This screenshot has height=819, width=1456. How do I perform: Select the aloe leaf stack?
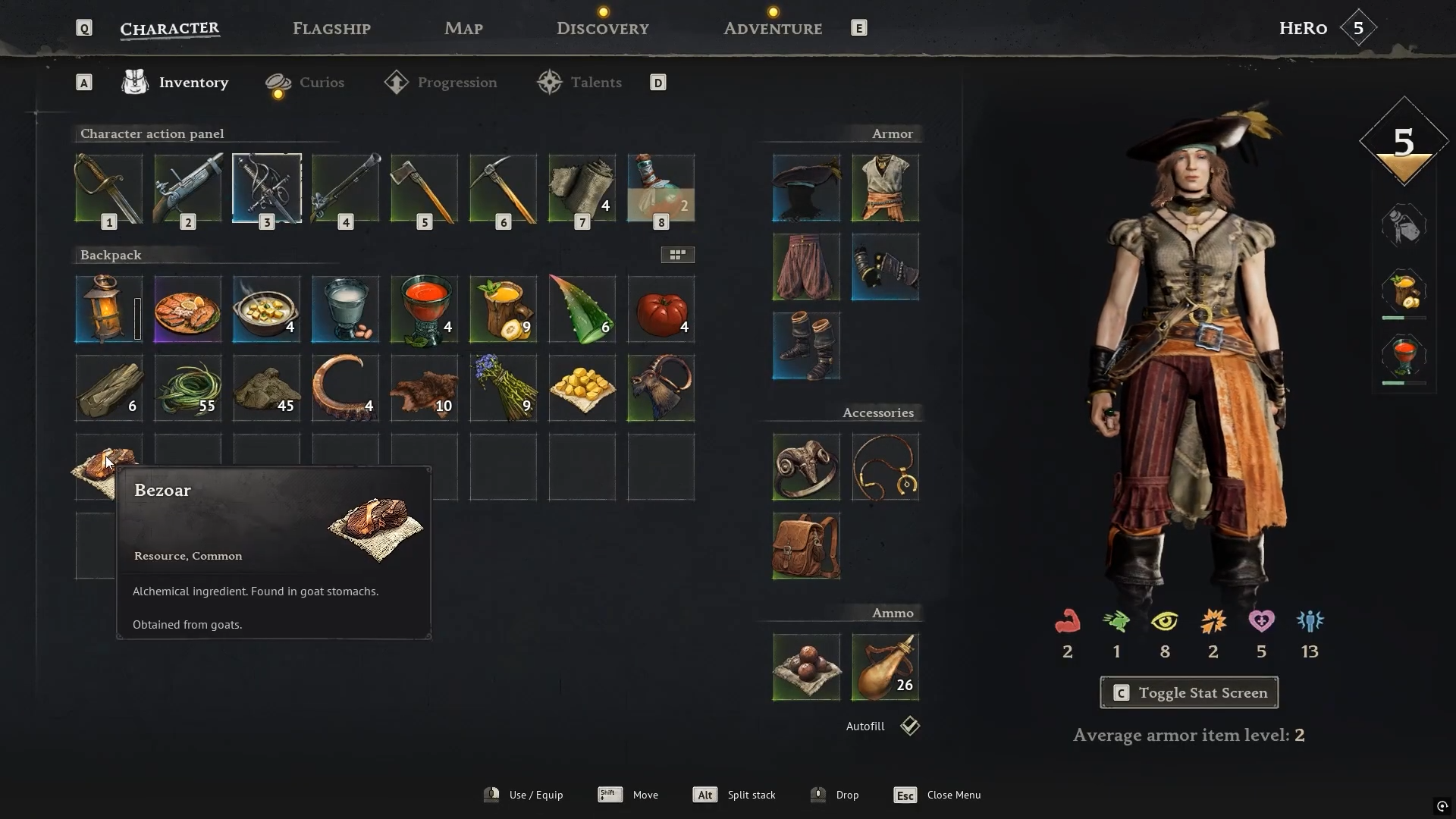(x=582, y=309)
